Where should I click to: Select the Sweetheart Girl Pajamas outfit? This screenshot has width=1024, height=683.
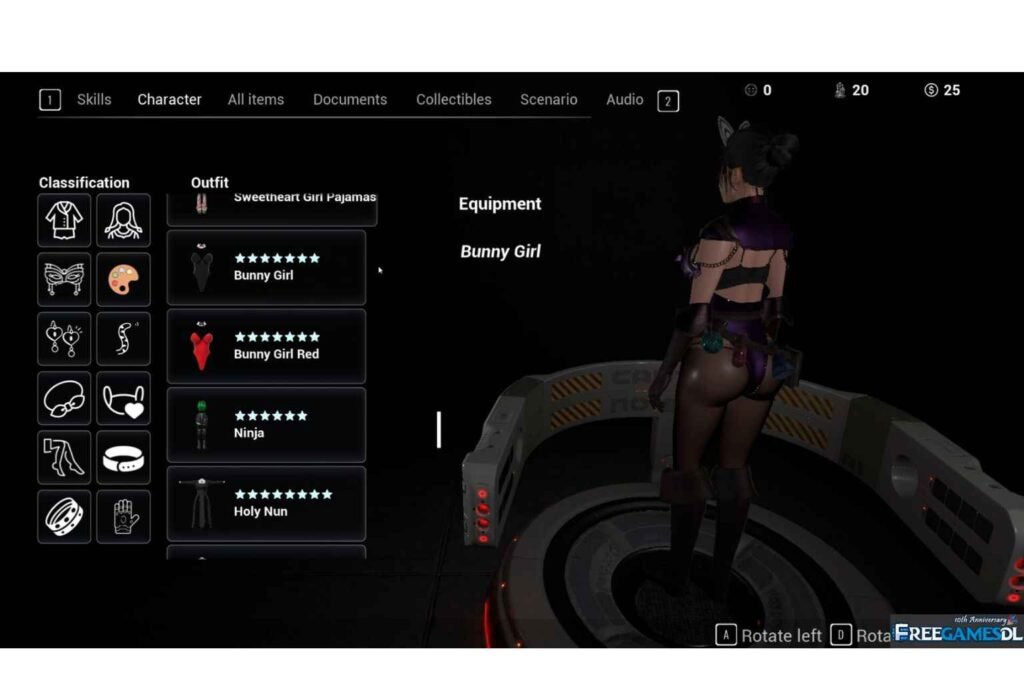coord(272,204)
